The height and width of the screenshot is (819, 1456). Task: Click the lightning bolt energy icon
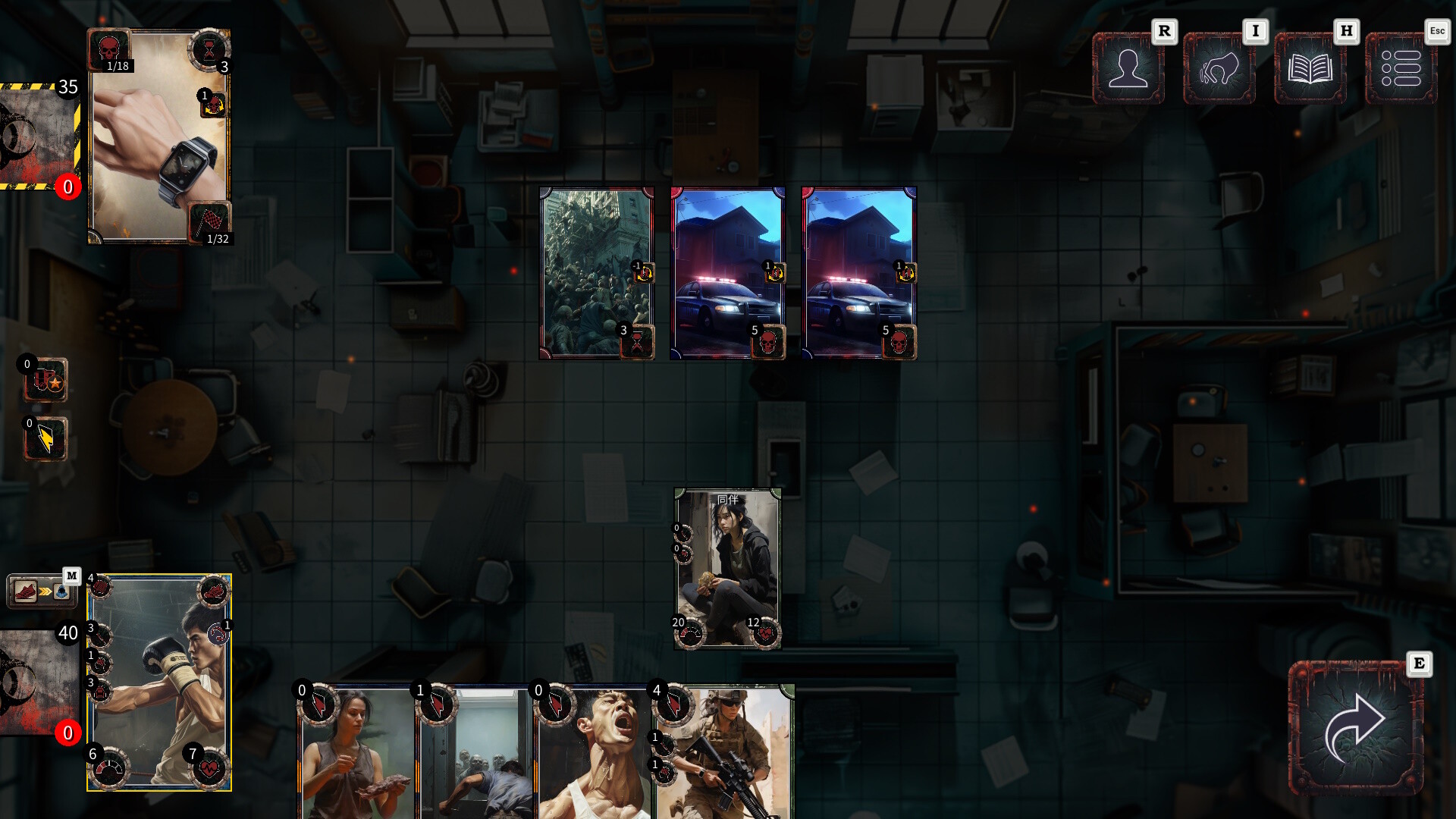(46, 440)
